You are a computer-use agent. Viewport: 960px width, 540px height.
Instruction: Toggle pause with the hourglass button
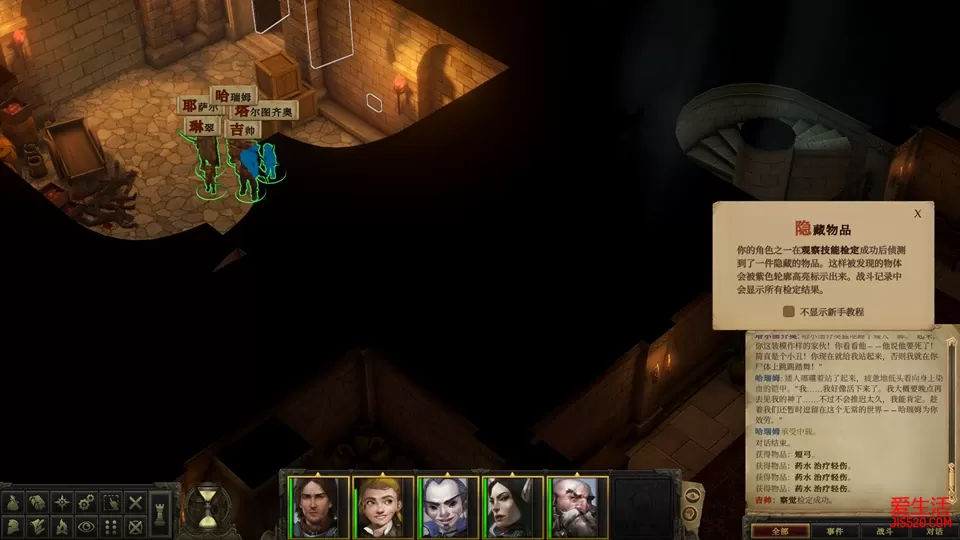coord(209,507)
